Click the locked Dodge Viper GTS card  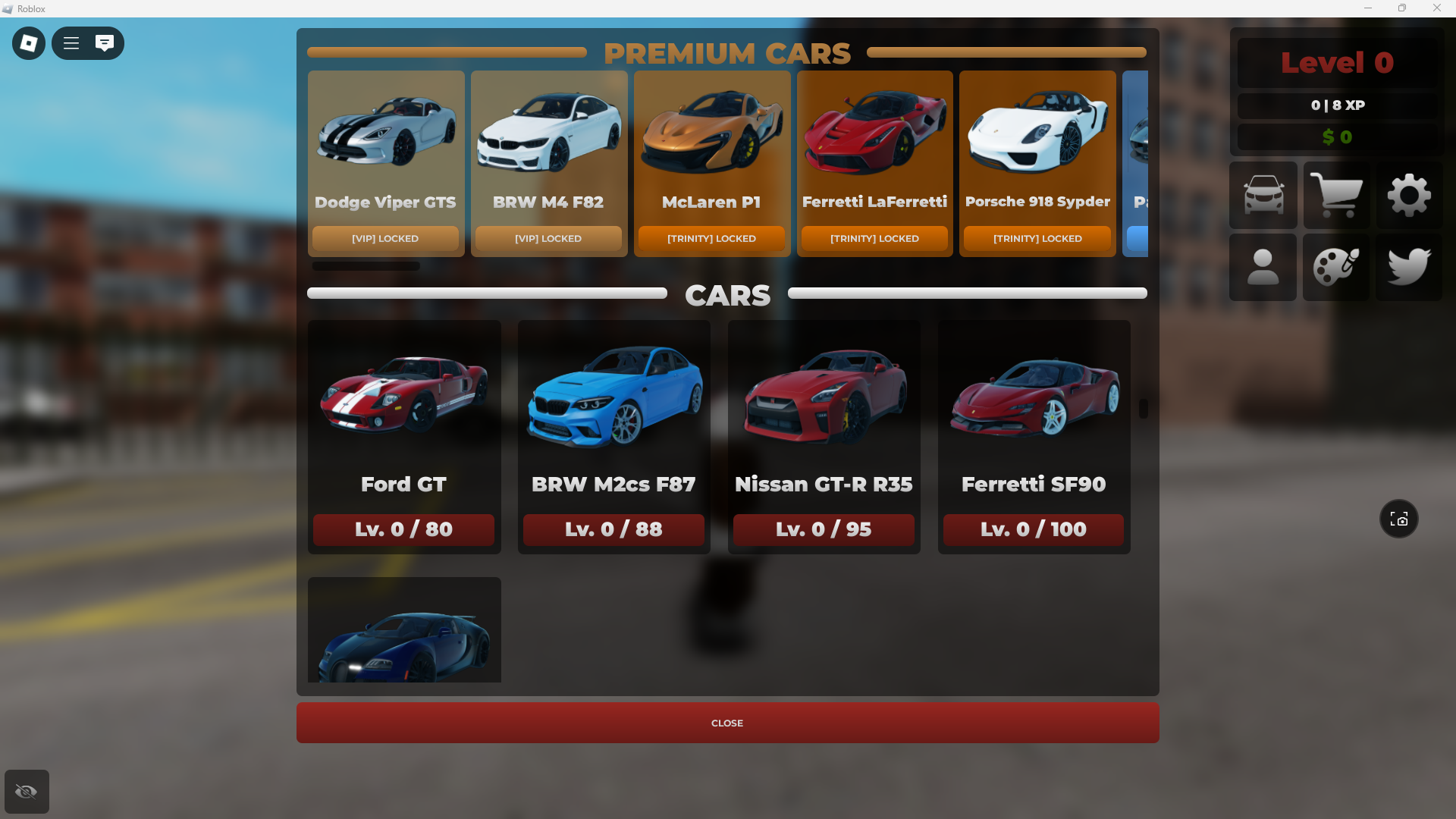(386, 163)
